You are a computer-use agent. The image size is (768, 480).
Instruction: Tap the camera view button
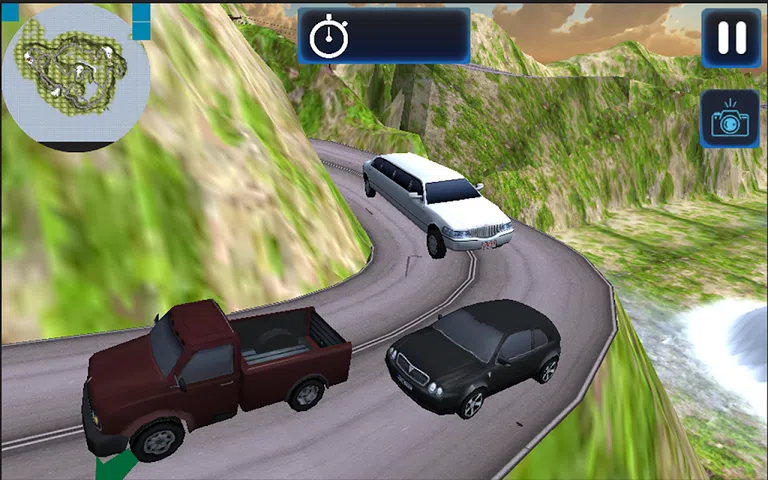click(x=729, y=120)
